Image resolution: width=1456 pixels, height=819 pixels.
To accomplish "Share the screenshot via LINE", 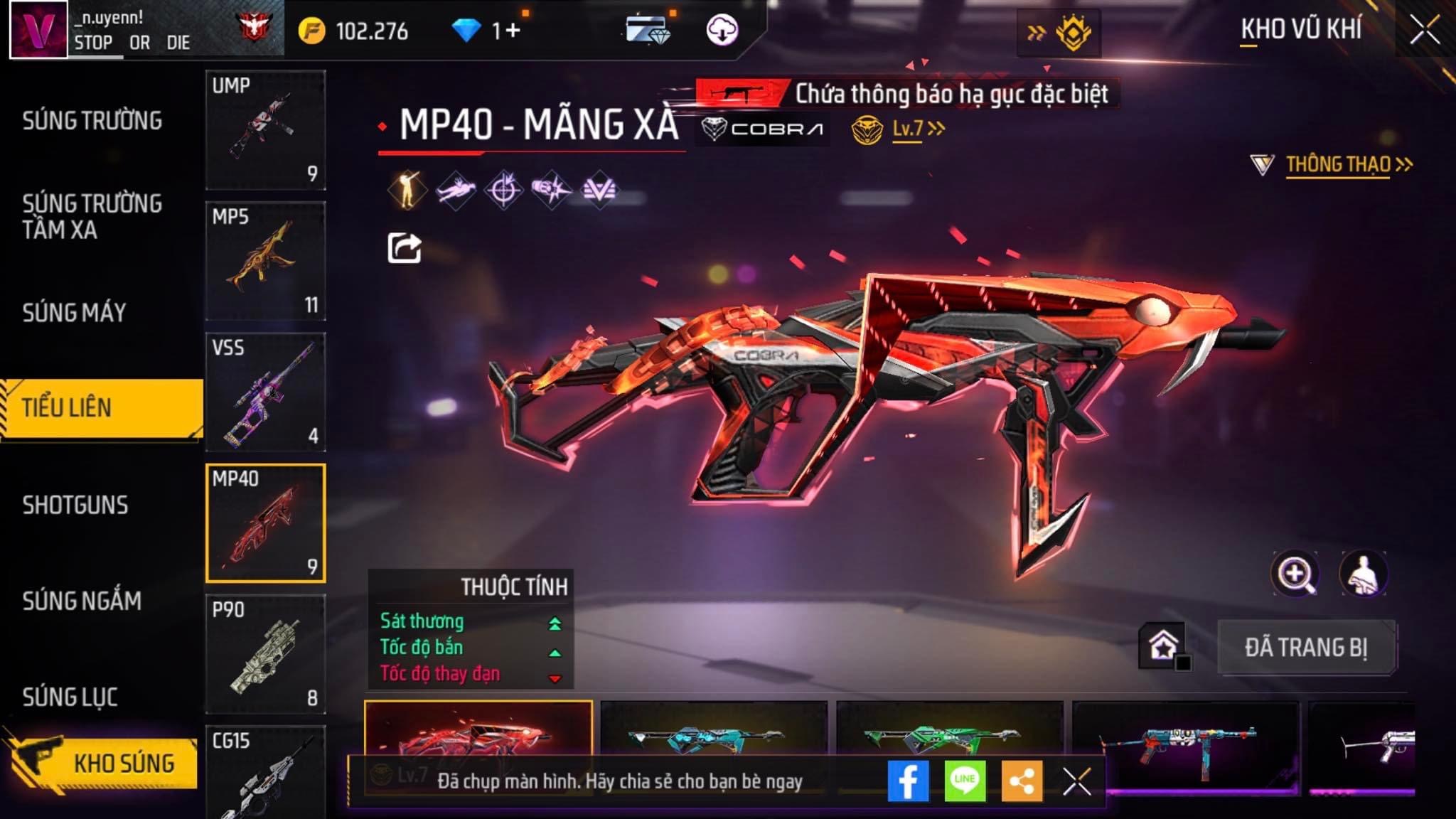I will click(965, 781).
